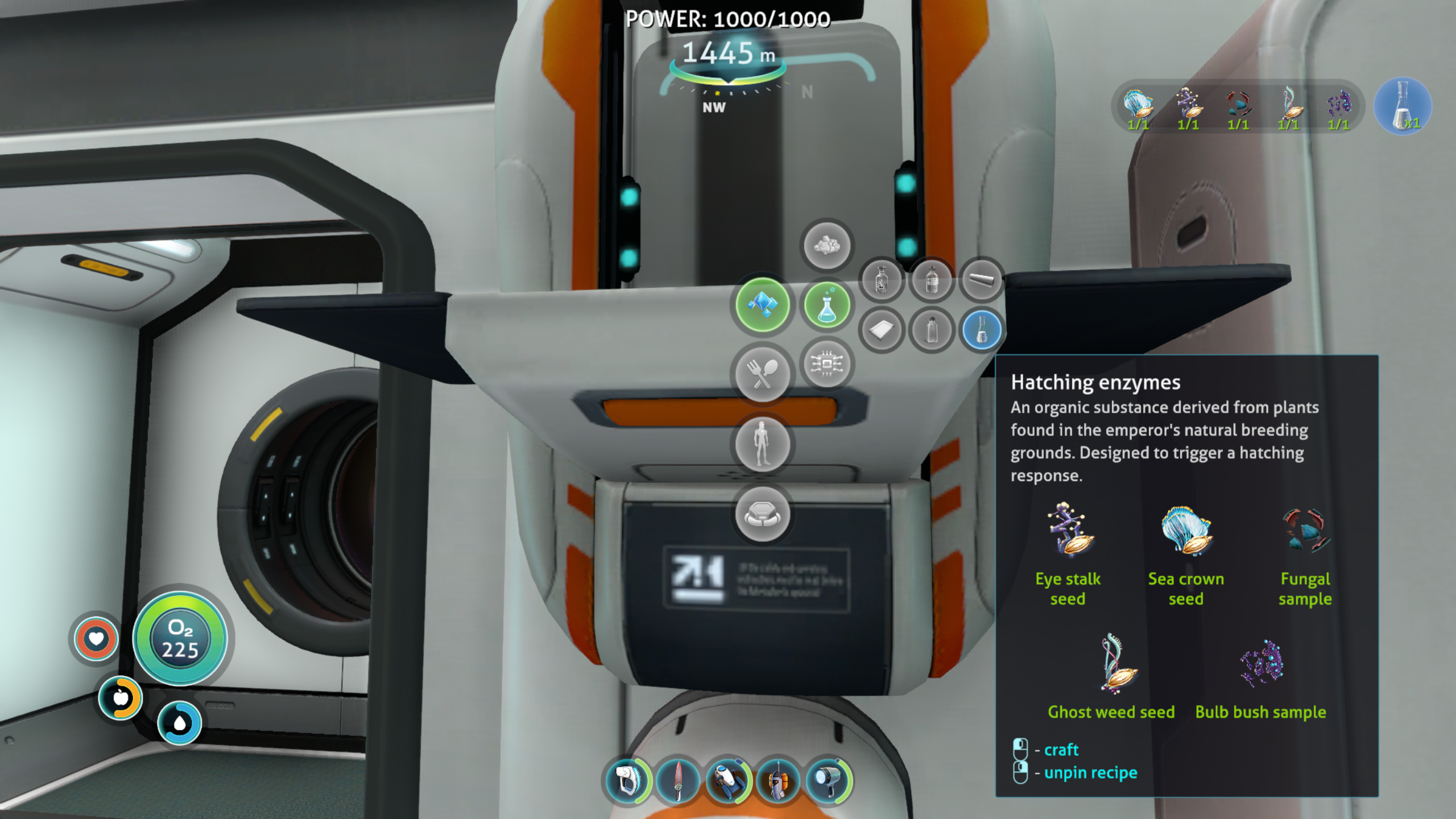
Task: Select the Advanced materials flask category
Action: (826, 305)
